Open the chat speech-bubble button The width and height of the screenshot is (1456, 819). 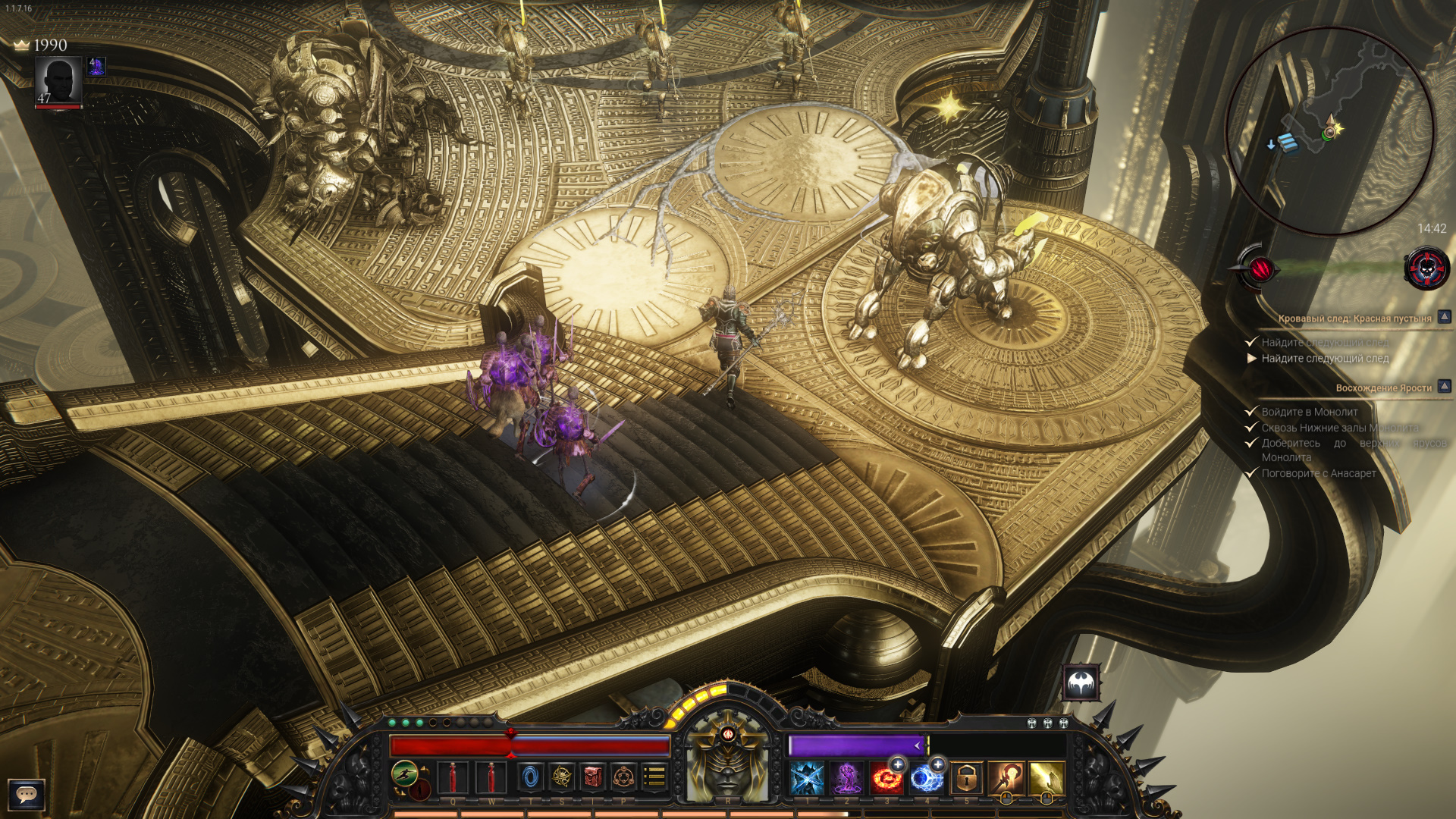click(27, 794)
